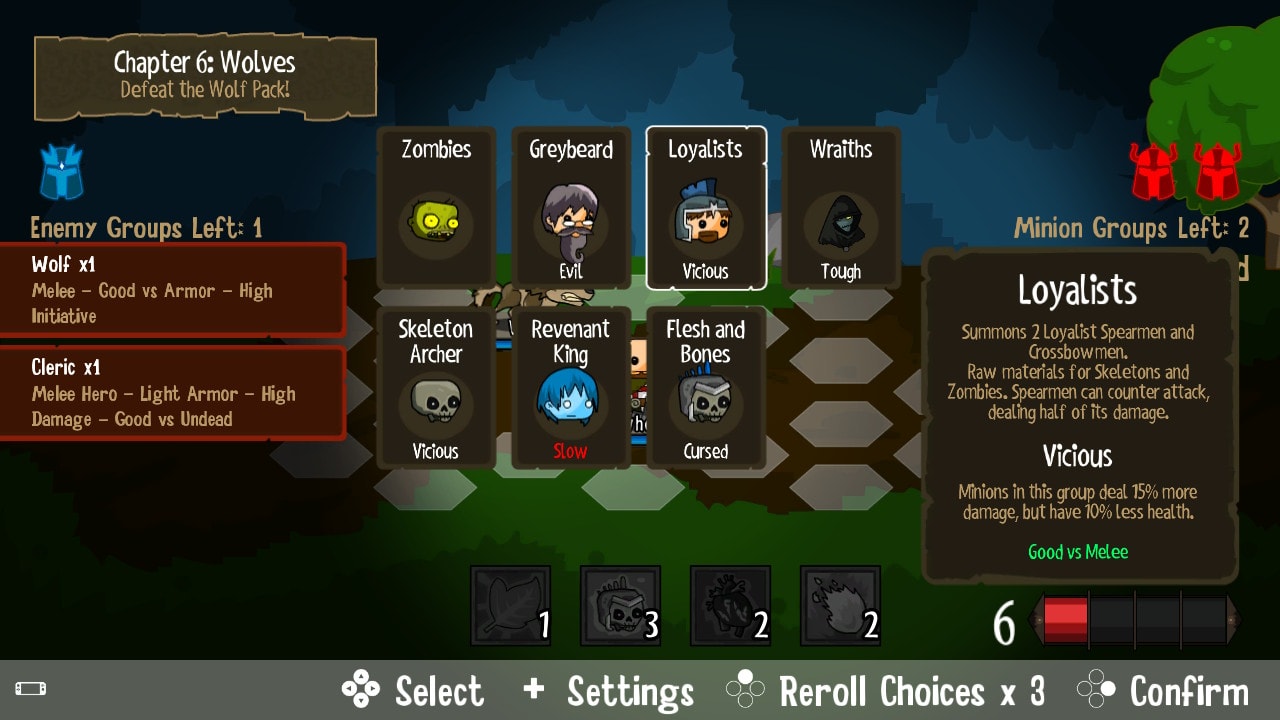Open the Settings menu
The height and width of the screenshot is (720, 1280).
pyautogui.click(x=630, y=690)
